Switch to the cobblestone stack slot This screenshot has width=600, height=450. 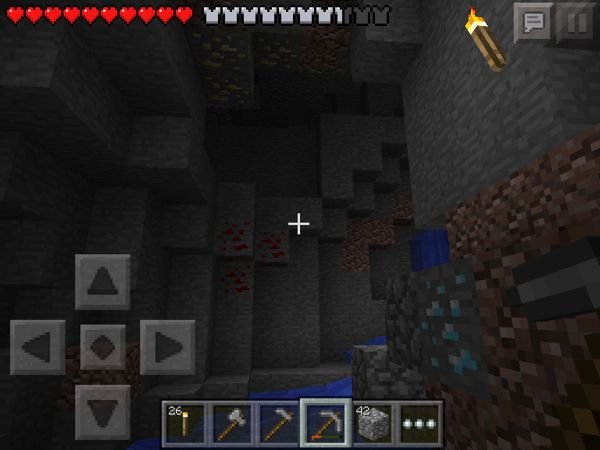(x=372, y=424)
